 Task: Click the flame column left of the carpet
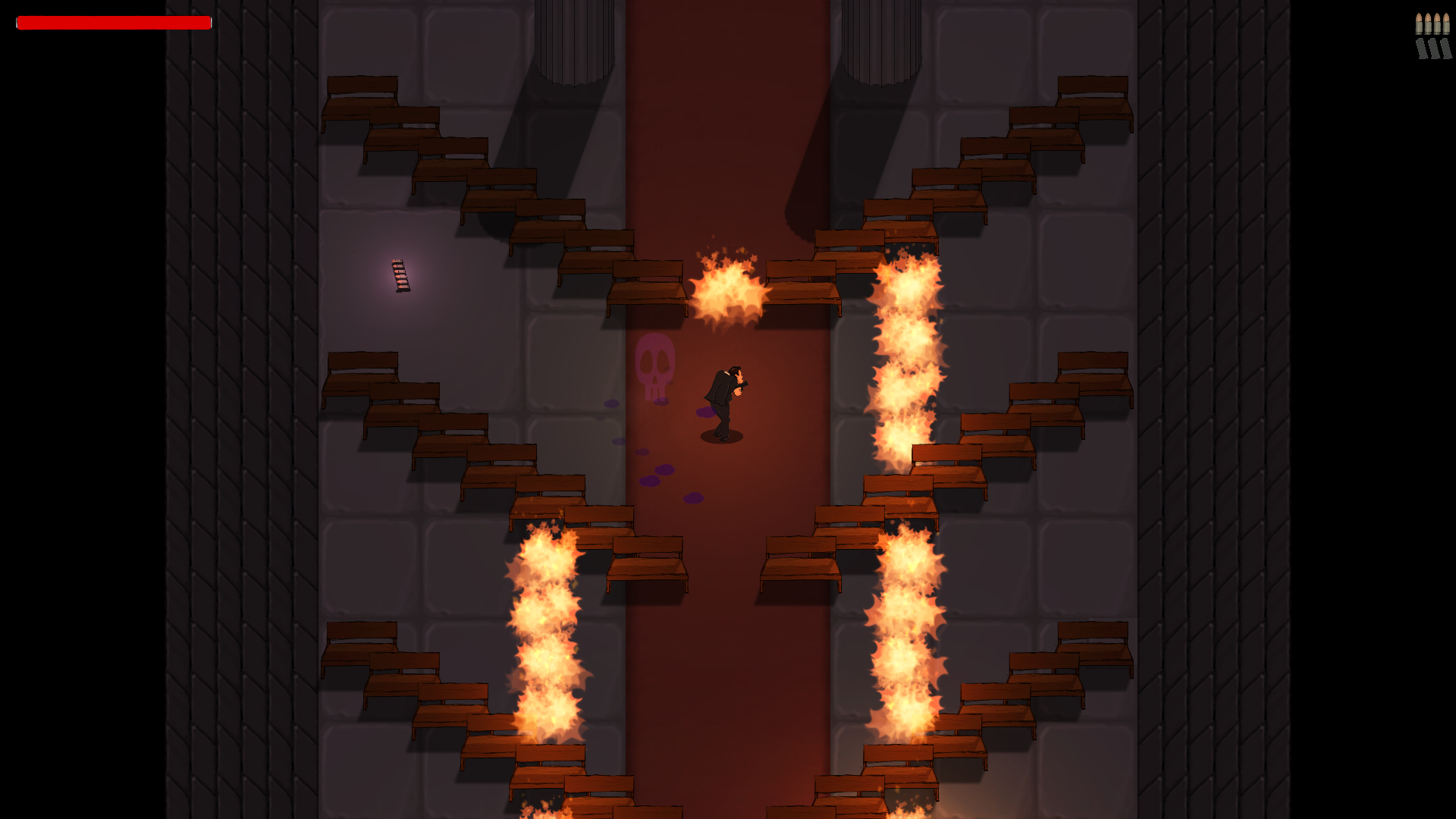(548, 629)
